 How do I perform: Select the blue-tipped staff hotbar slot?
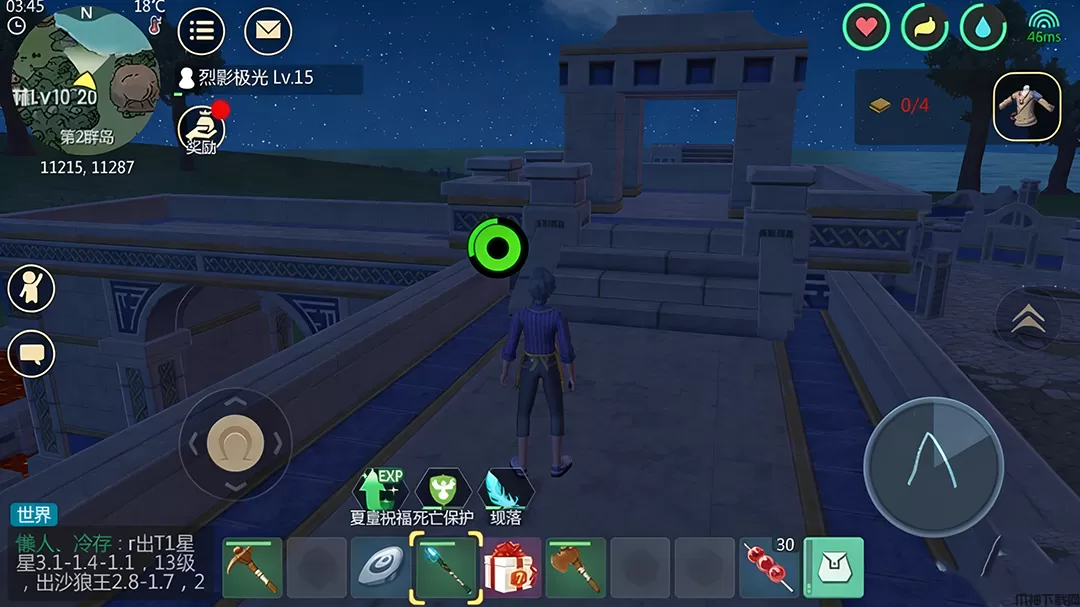click(446, 568)
